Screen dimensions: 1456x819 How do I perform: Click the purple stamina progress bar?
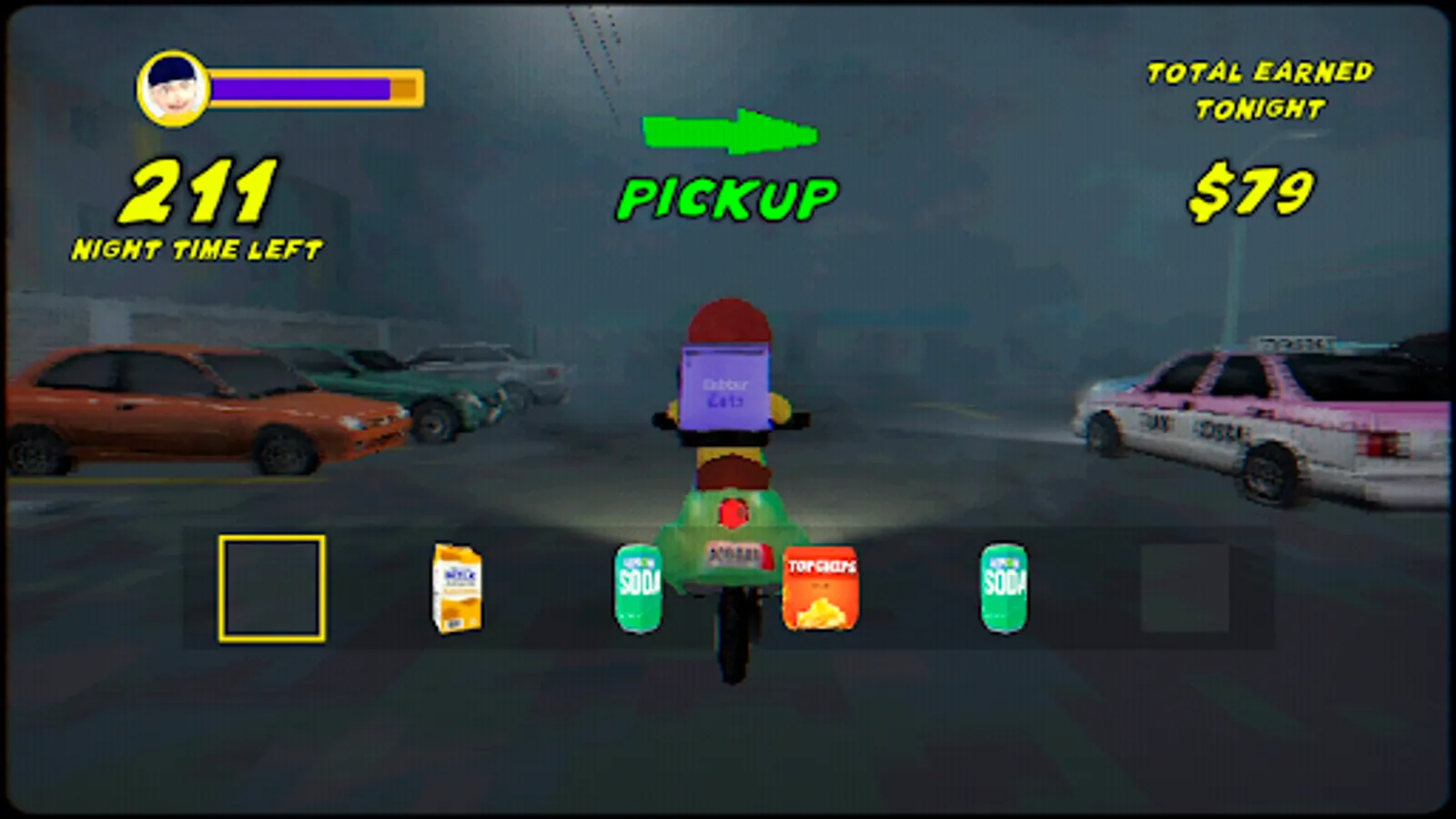click(300, 86)
